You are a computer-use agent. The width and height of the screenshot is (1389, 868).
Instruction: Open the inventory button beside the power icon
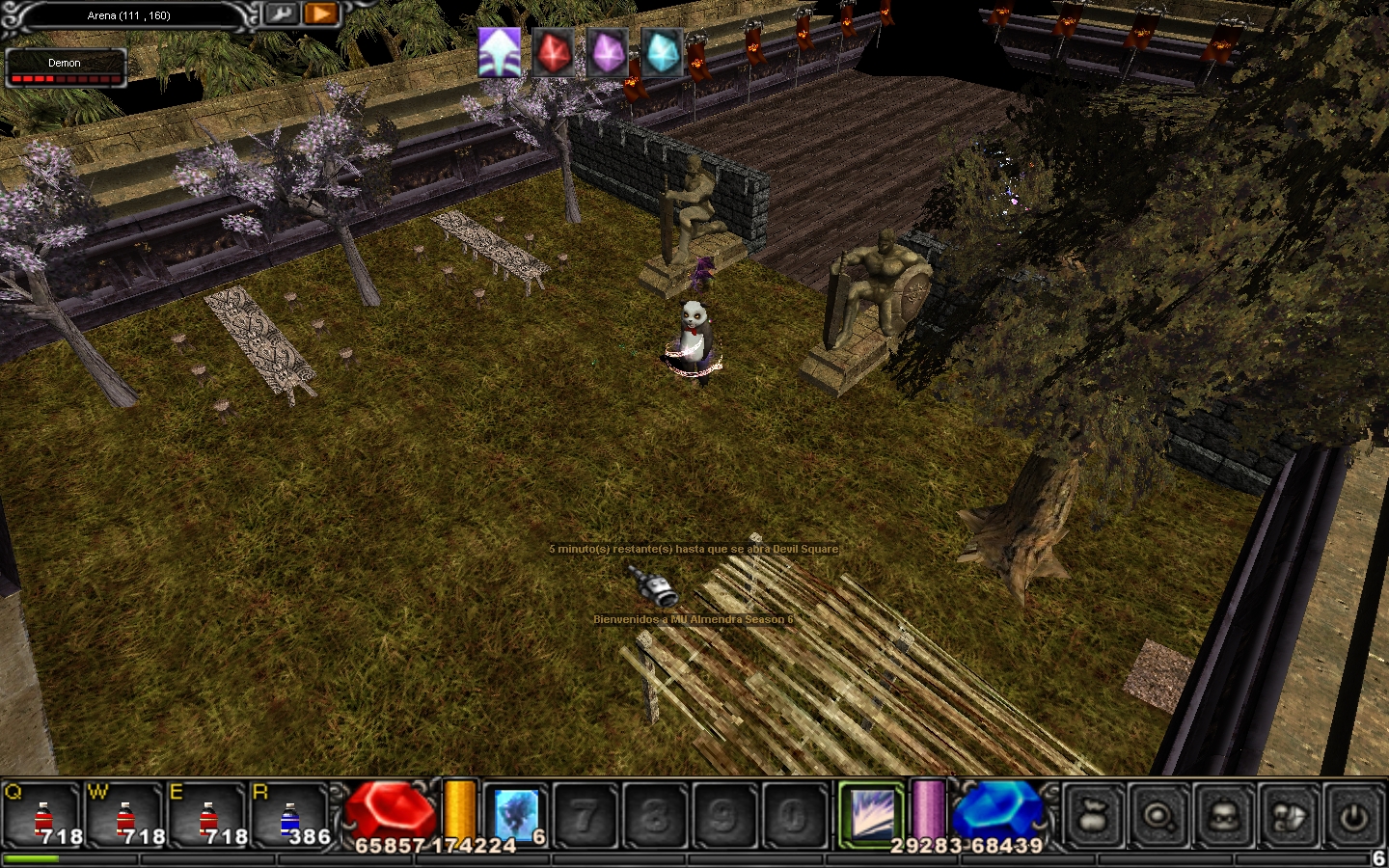[1290, 816]
